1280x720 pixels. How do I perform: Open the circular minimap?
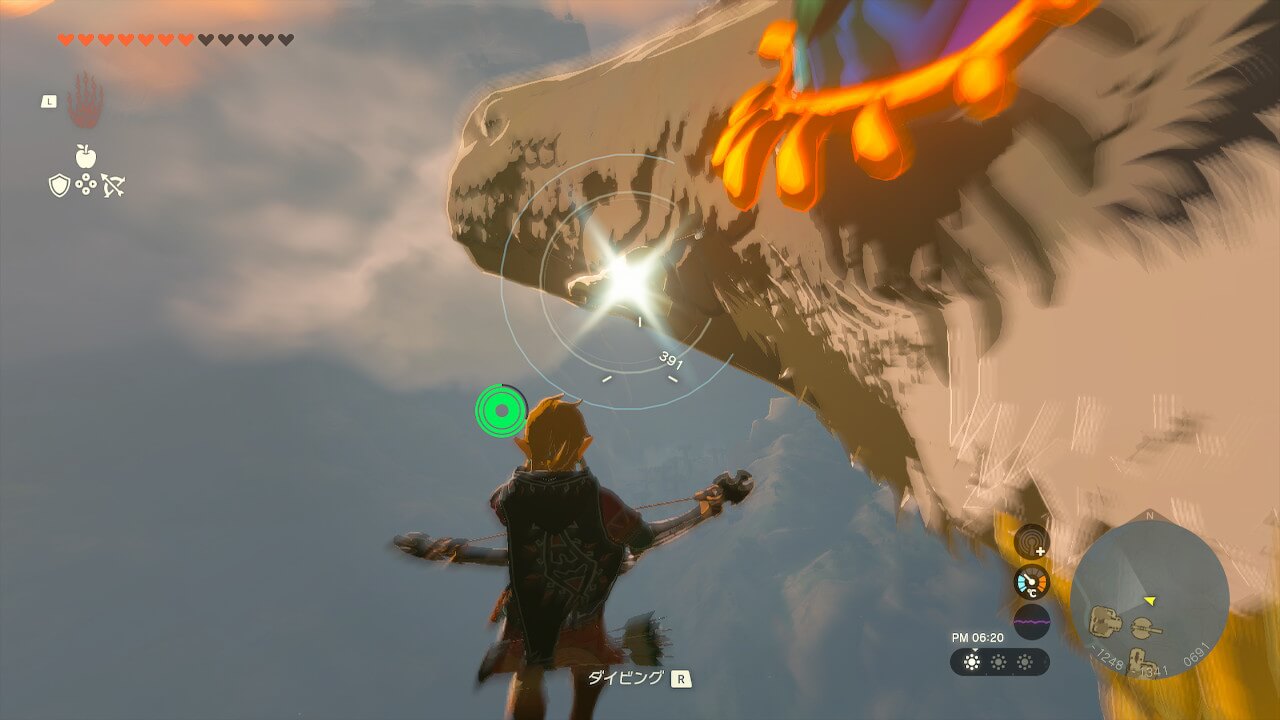pos(1149,600)
